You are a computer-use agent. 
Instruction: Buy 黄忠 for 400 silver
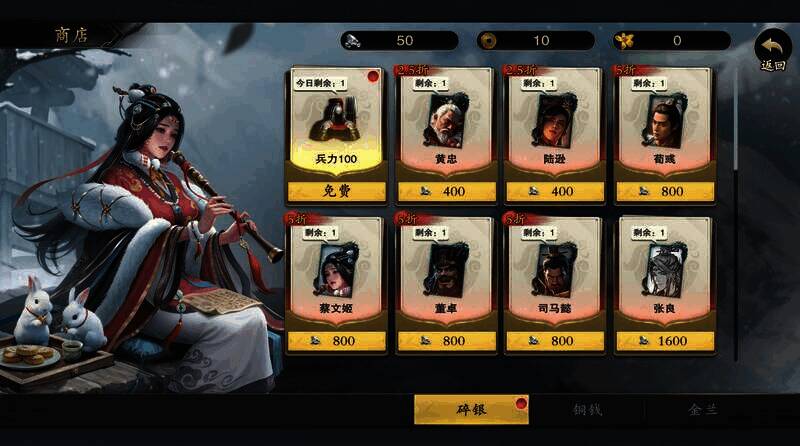pos(445,191)
